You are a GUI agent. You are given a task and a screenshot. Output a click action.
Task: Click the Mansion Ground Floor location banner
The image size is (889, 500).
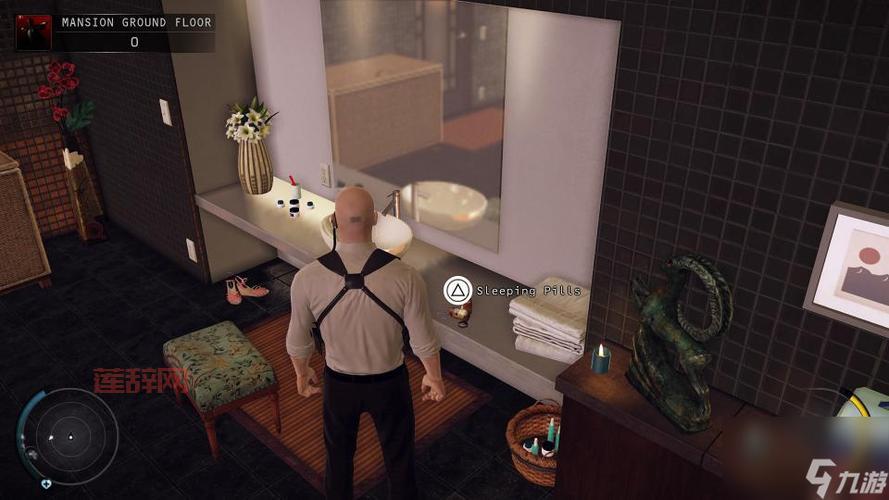point(134,22)
